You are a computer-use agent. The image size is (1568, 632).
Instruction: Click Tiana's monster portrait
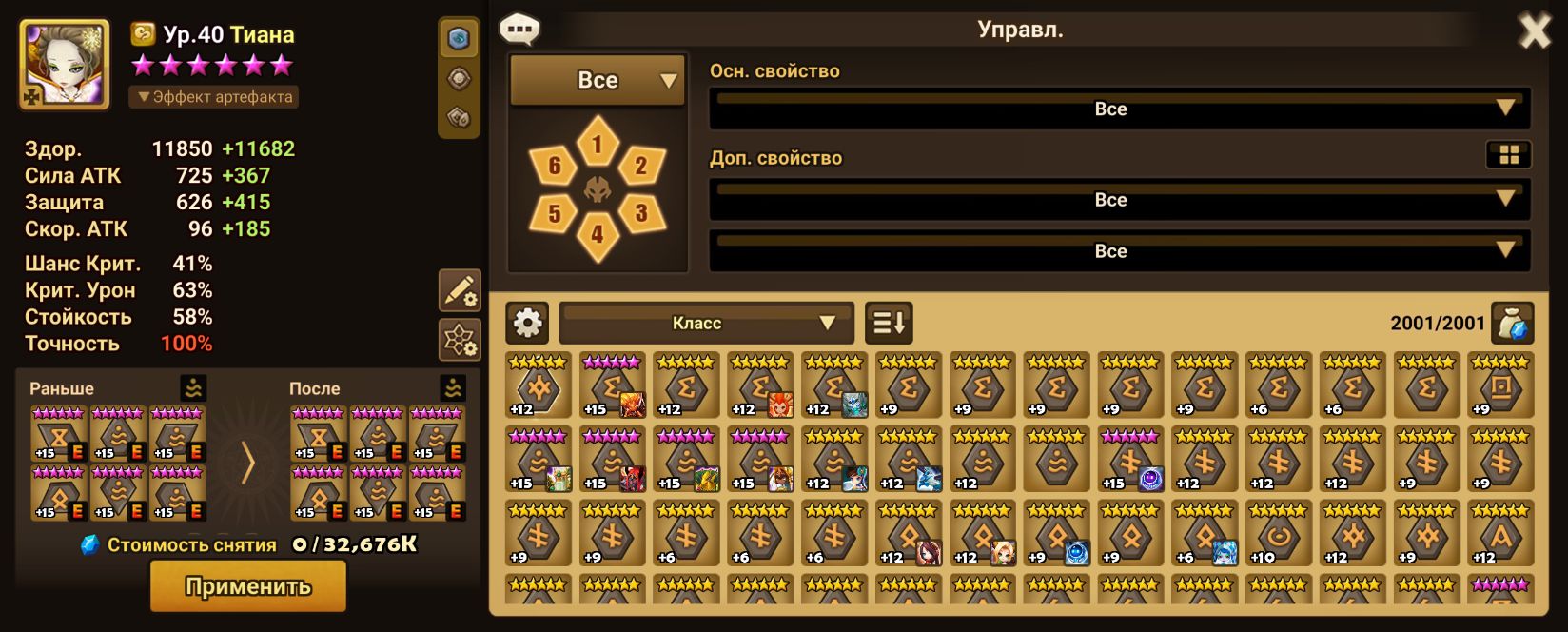tap(64, 65)
